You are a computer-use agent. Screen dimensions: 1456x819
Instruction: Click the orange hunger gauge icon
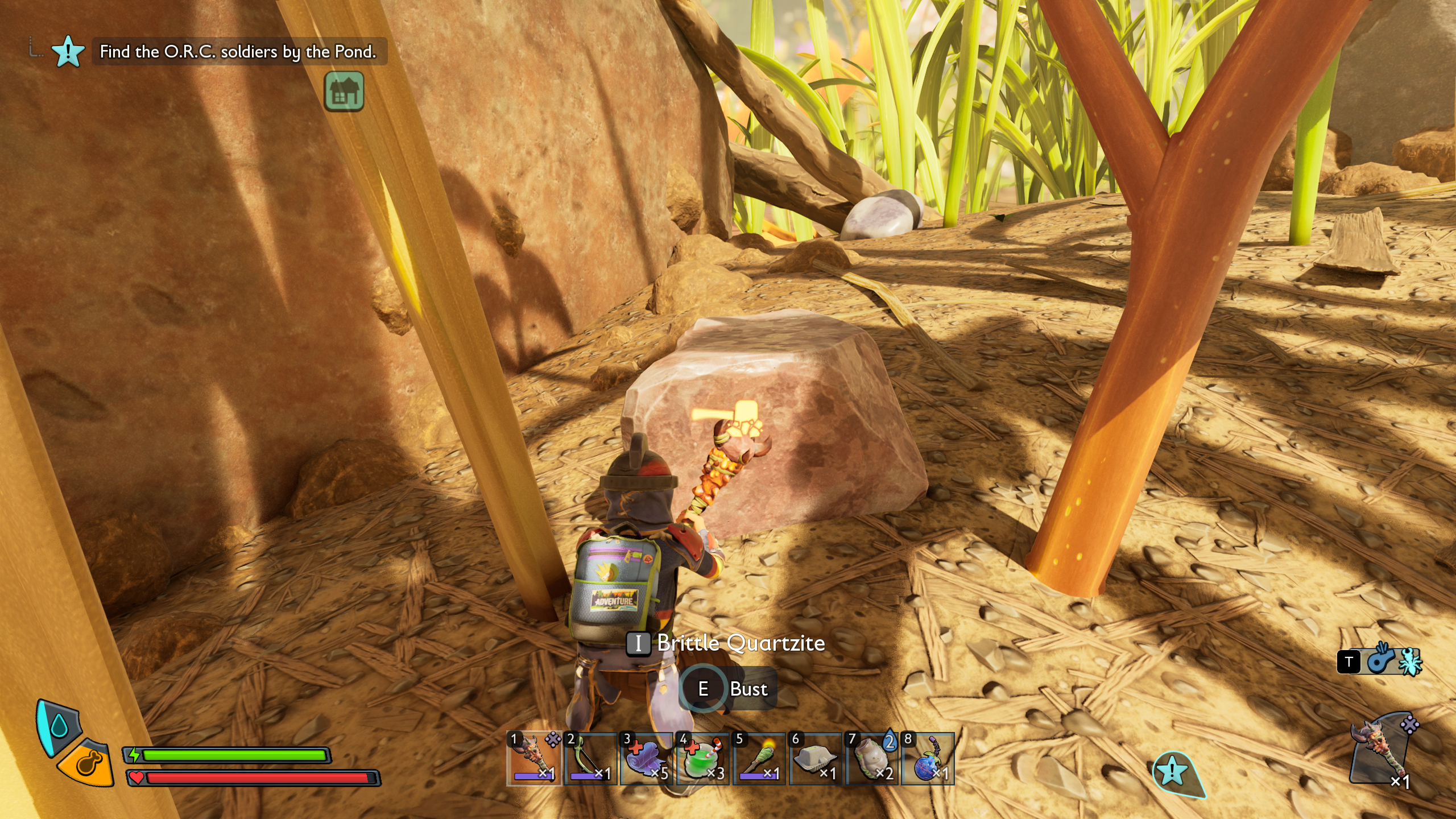[87, 763]
